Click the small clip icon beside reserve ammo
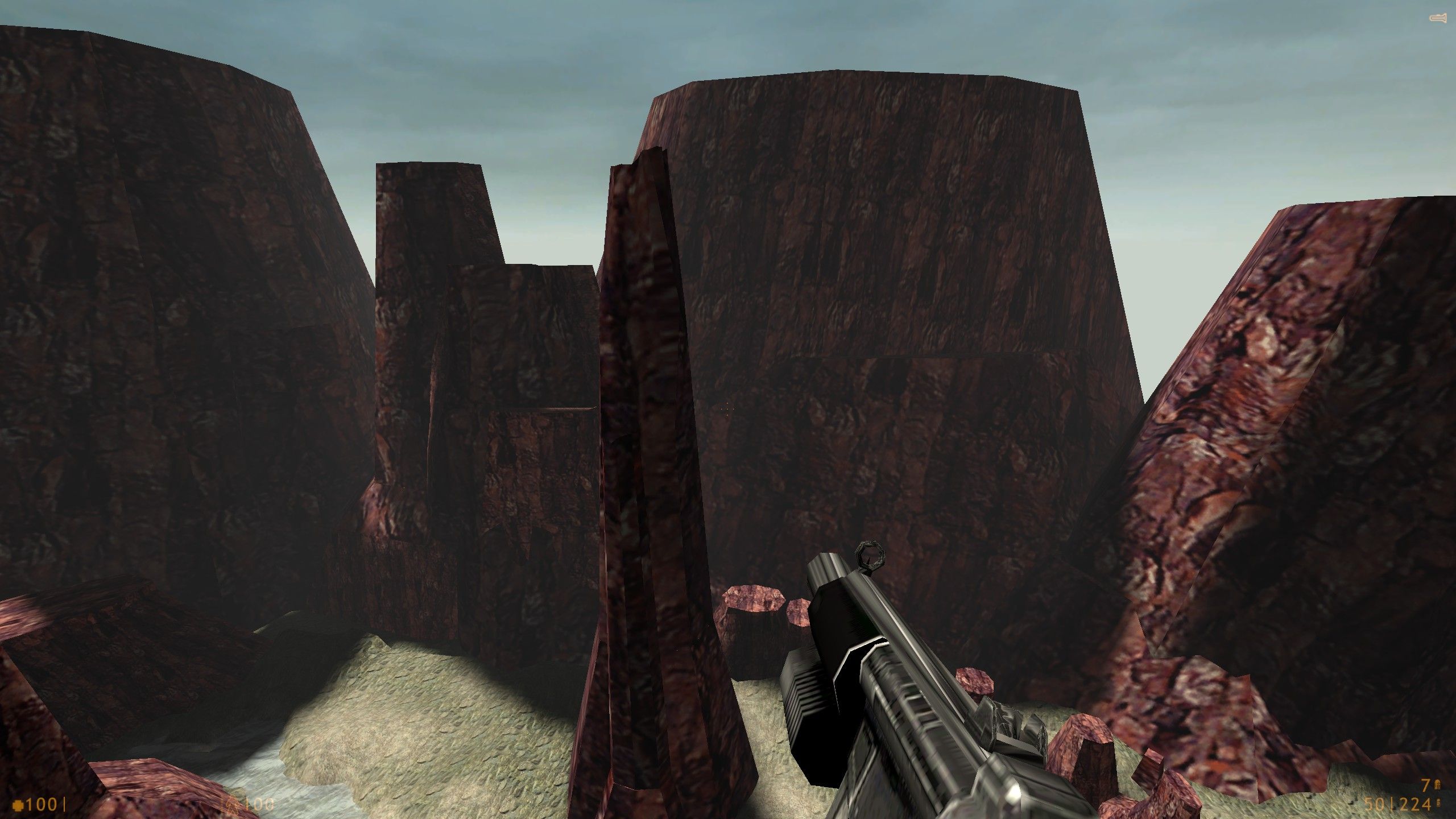Viewport: 1456px width, 819px height. (1438, 804)
